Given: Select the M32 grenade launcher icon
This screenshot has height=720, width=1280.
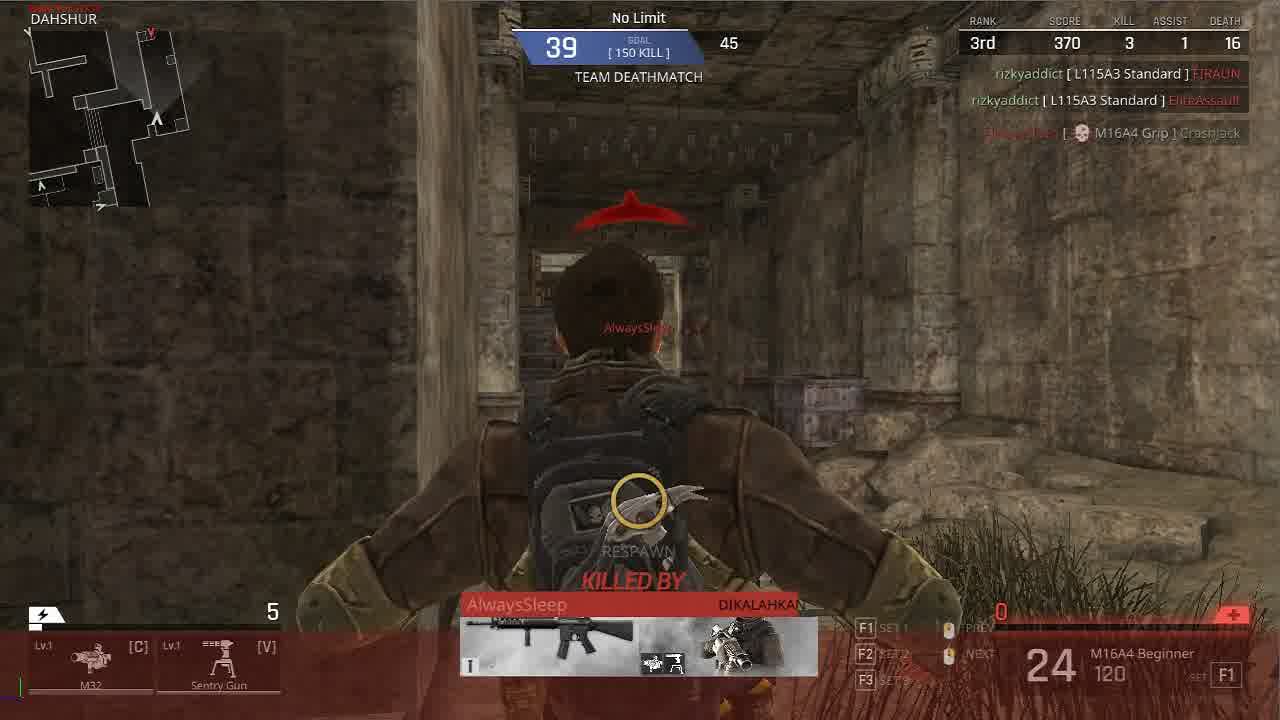Looking at the screenshot, I should [92, 660].
